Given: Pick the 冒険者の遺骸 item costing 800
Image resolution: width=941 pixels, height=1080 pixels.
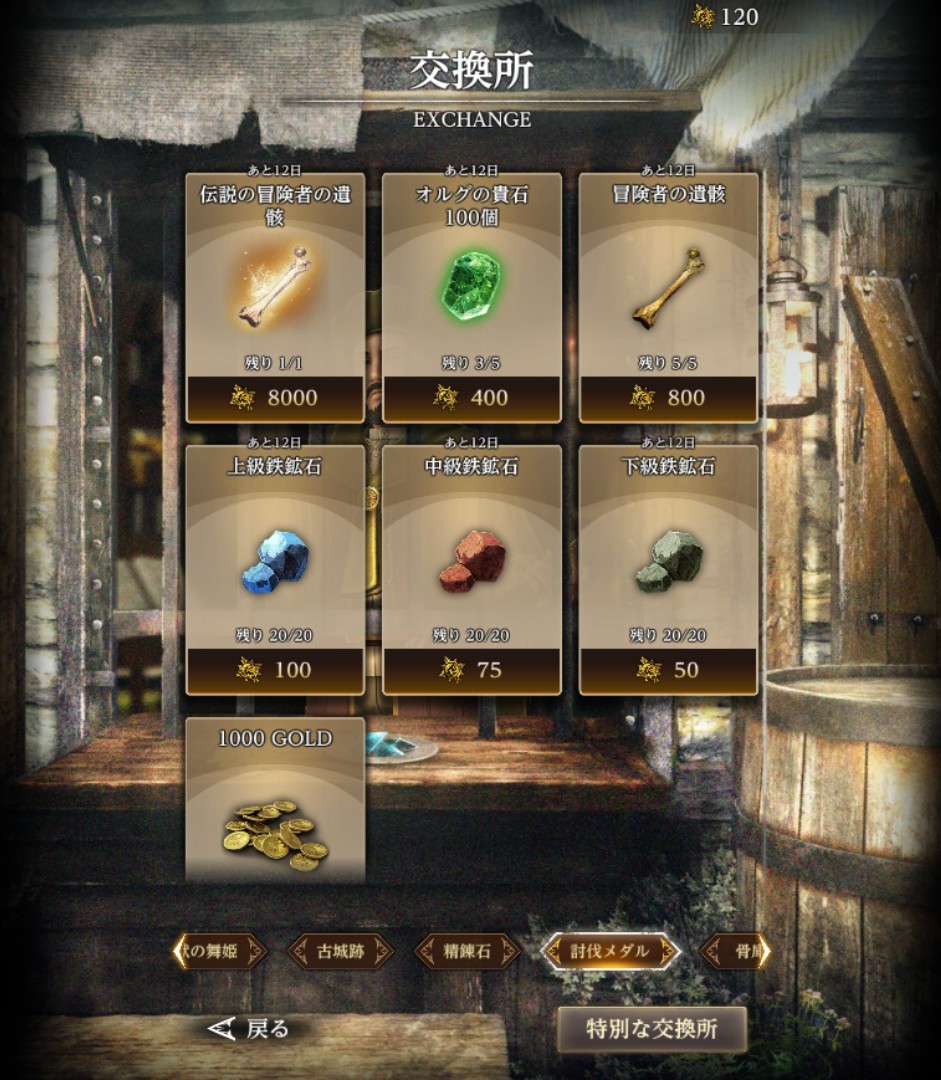Looking at the screenshot, I should click(668, 297).
